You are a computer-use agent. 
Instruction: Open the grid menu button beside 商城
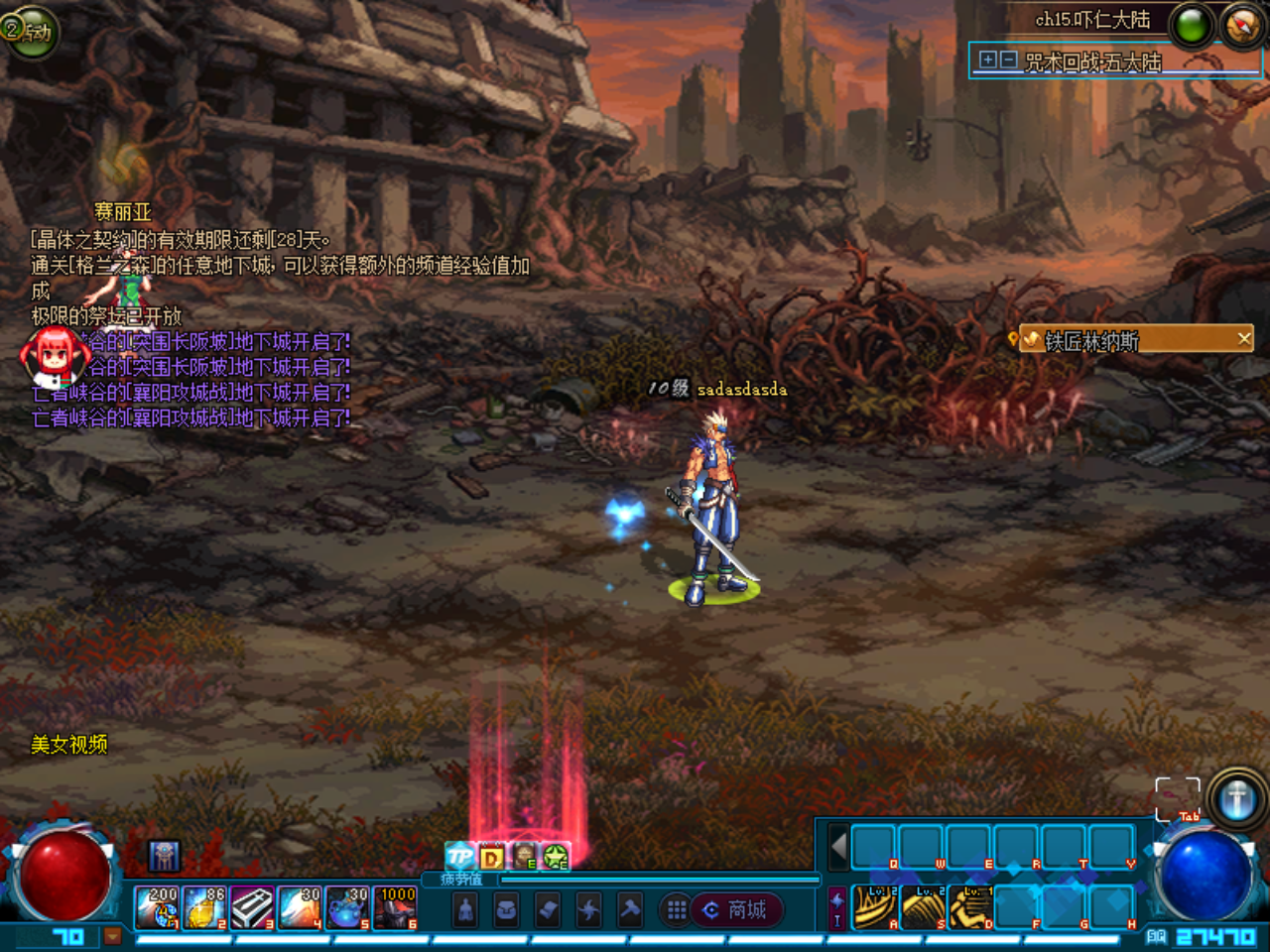[x=677, y=909]
